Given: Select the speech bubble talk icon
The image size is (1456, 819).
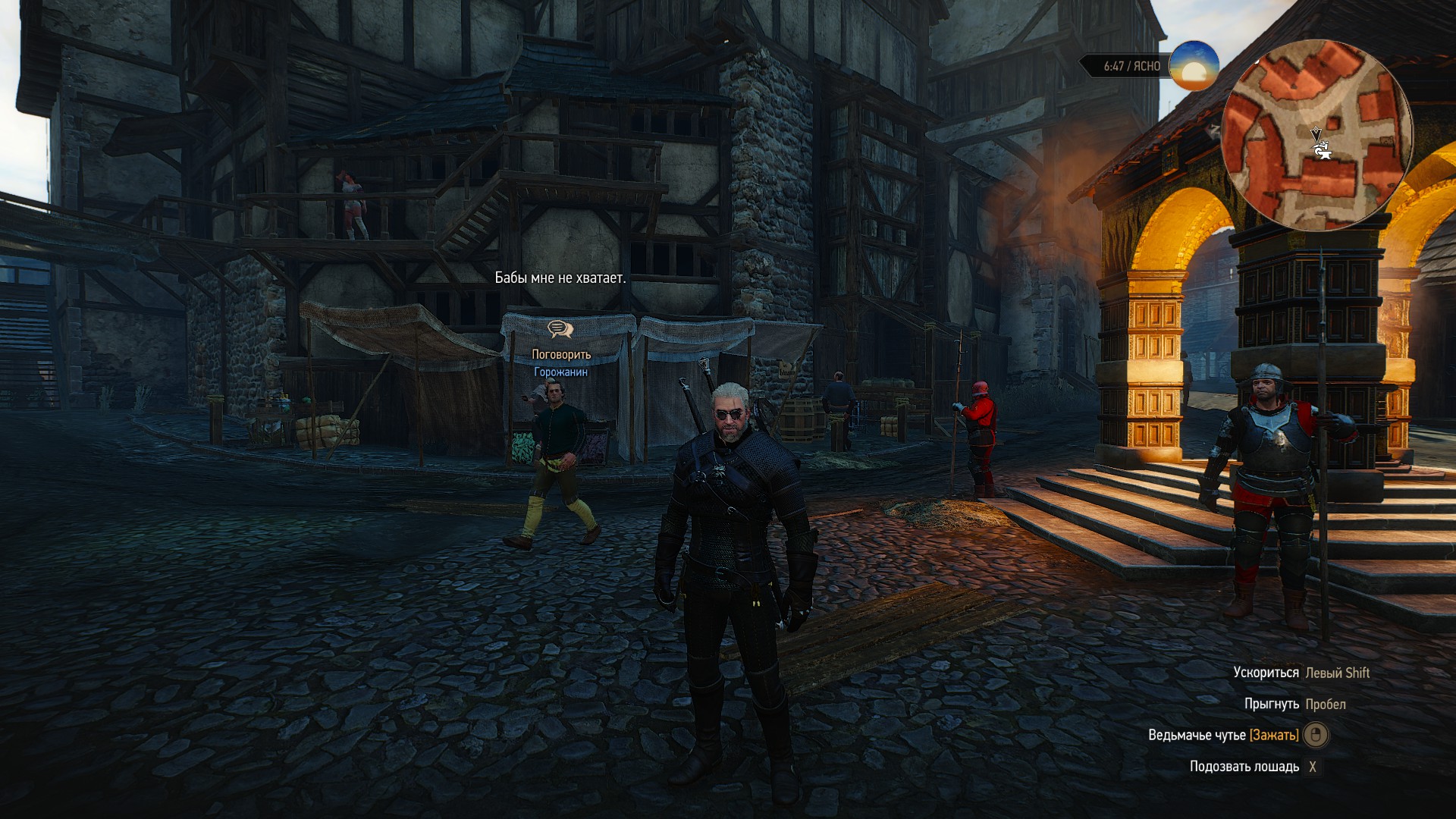Looking at the screenshot, I should tap(560, 329).
